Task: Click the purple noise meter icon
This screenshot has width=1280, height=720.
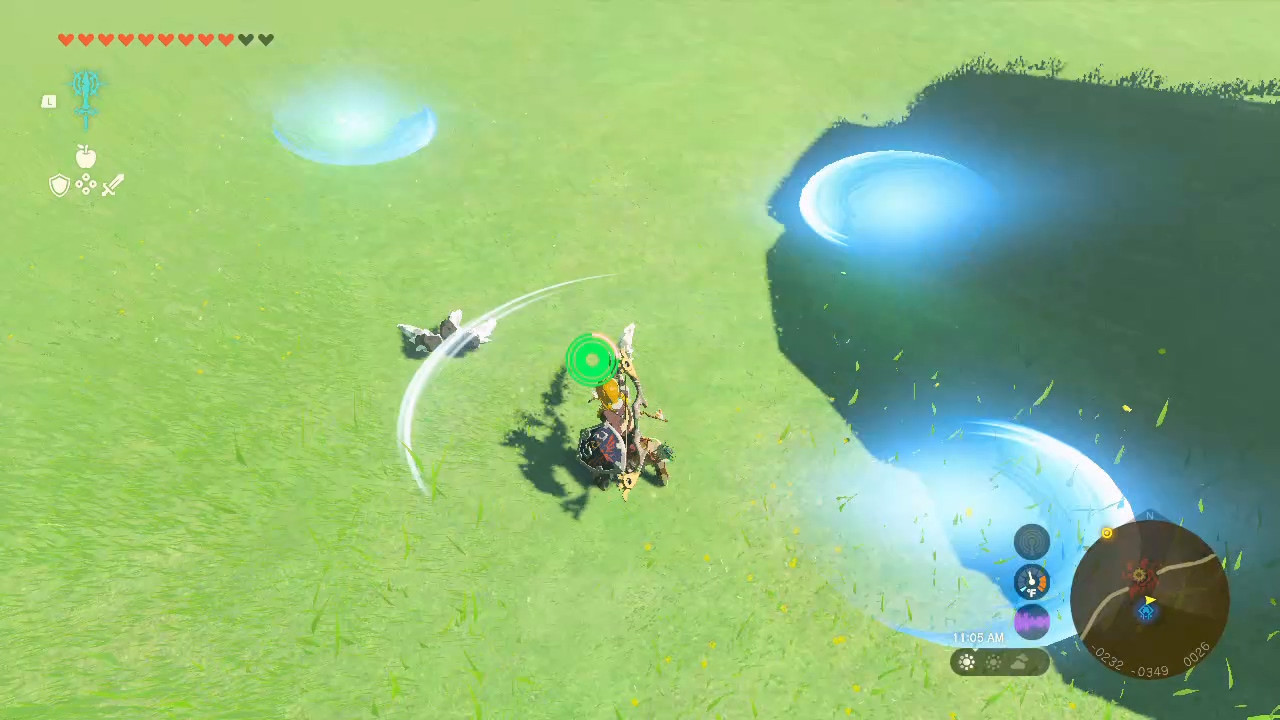Action: tap(1031, 620)
